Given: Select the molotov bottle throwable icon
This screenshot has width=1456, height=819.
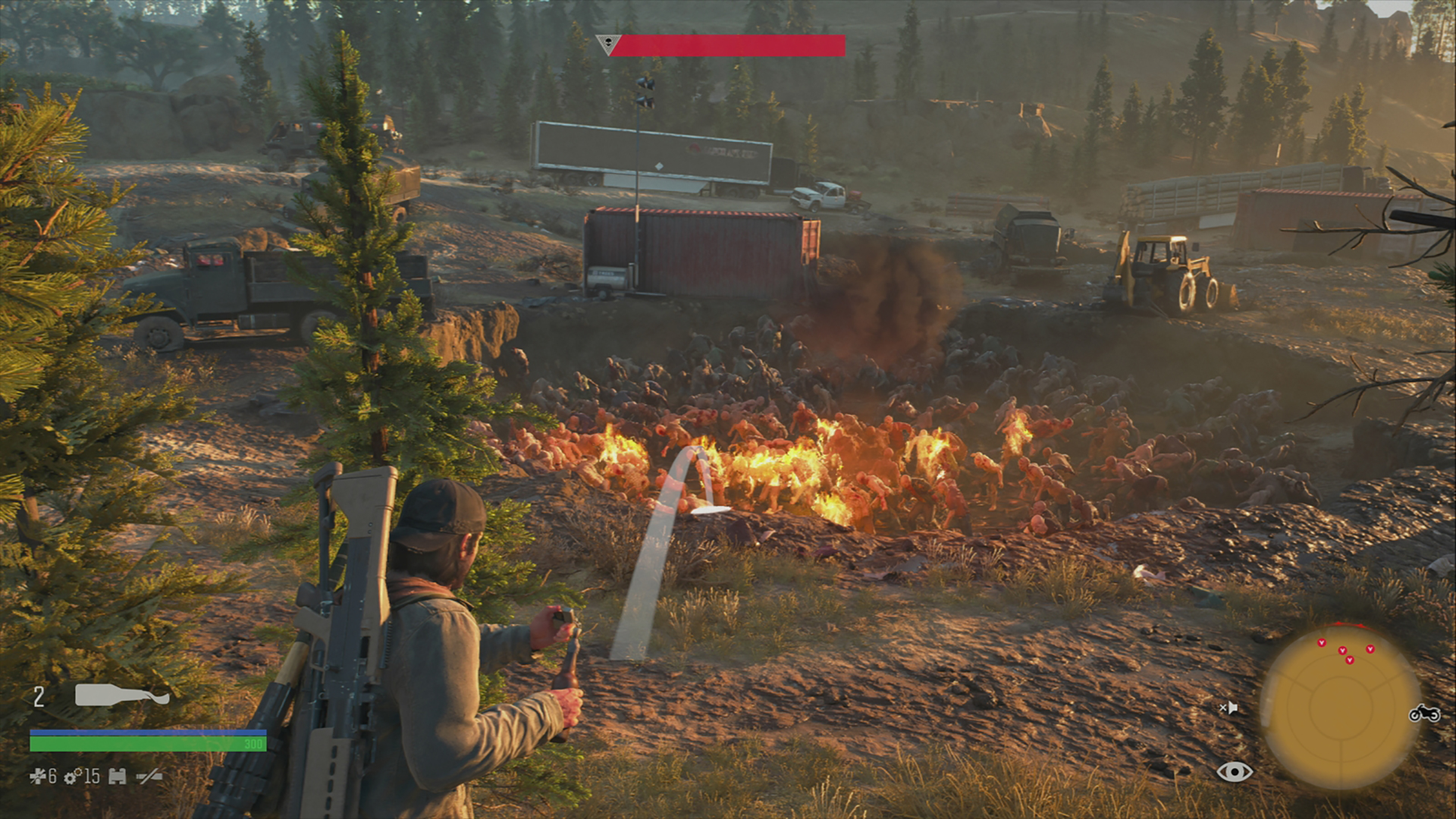Looking at the screenshot, I should coord(121,695).
